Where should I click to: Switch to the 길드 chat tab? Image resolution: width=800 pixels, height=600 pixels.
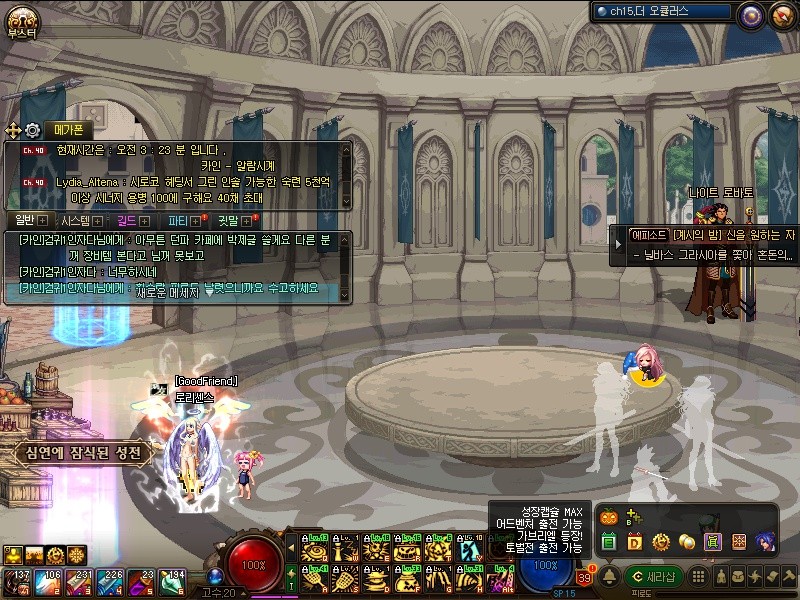[127, 220]
